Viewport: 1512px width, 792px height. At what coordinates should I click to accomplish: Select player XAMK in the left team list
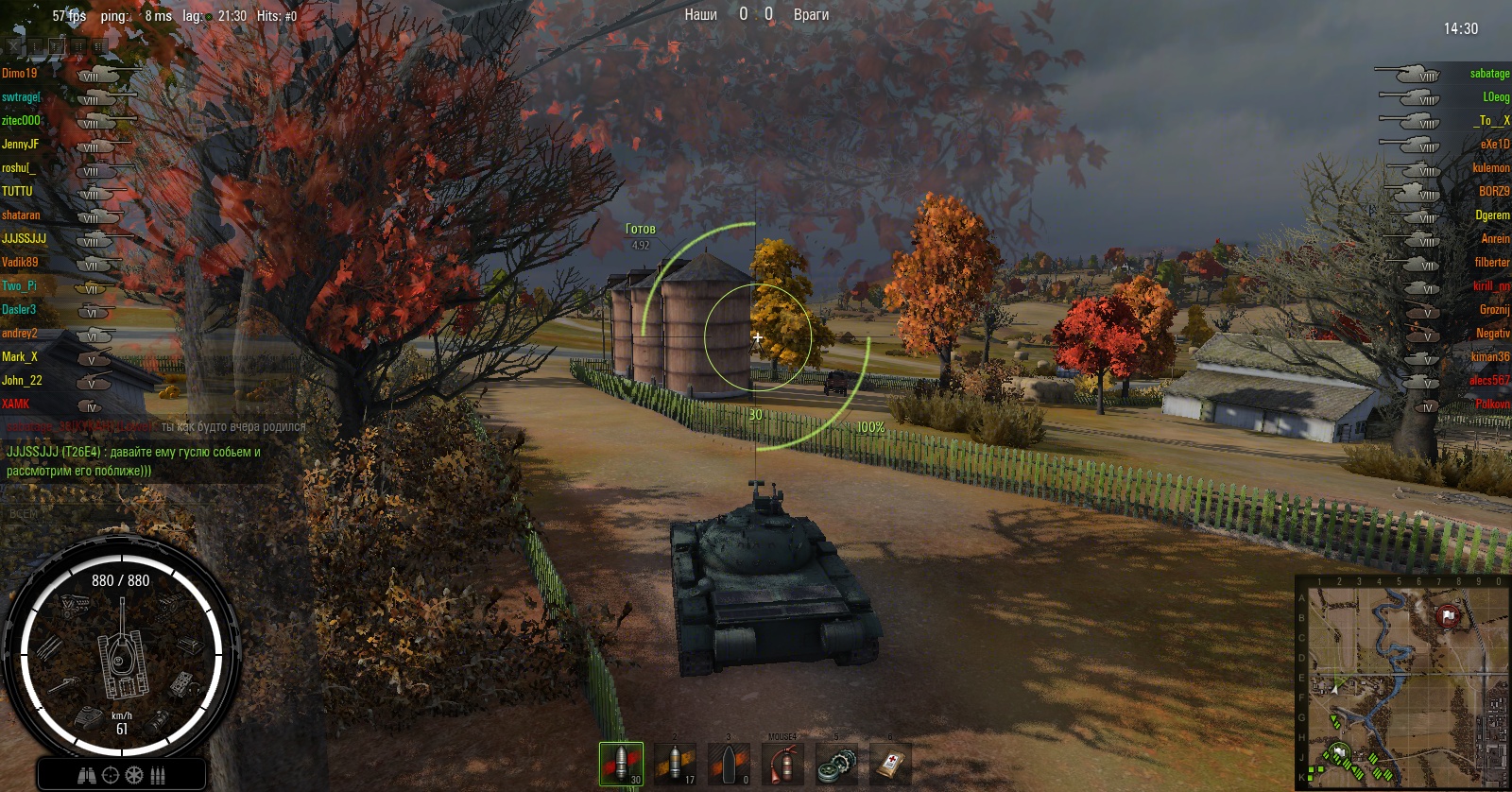[16, 405]
